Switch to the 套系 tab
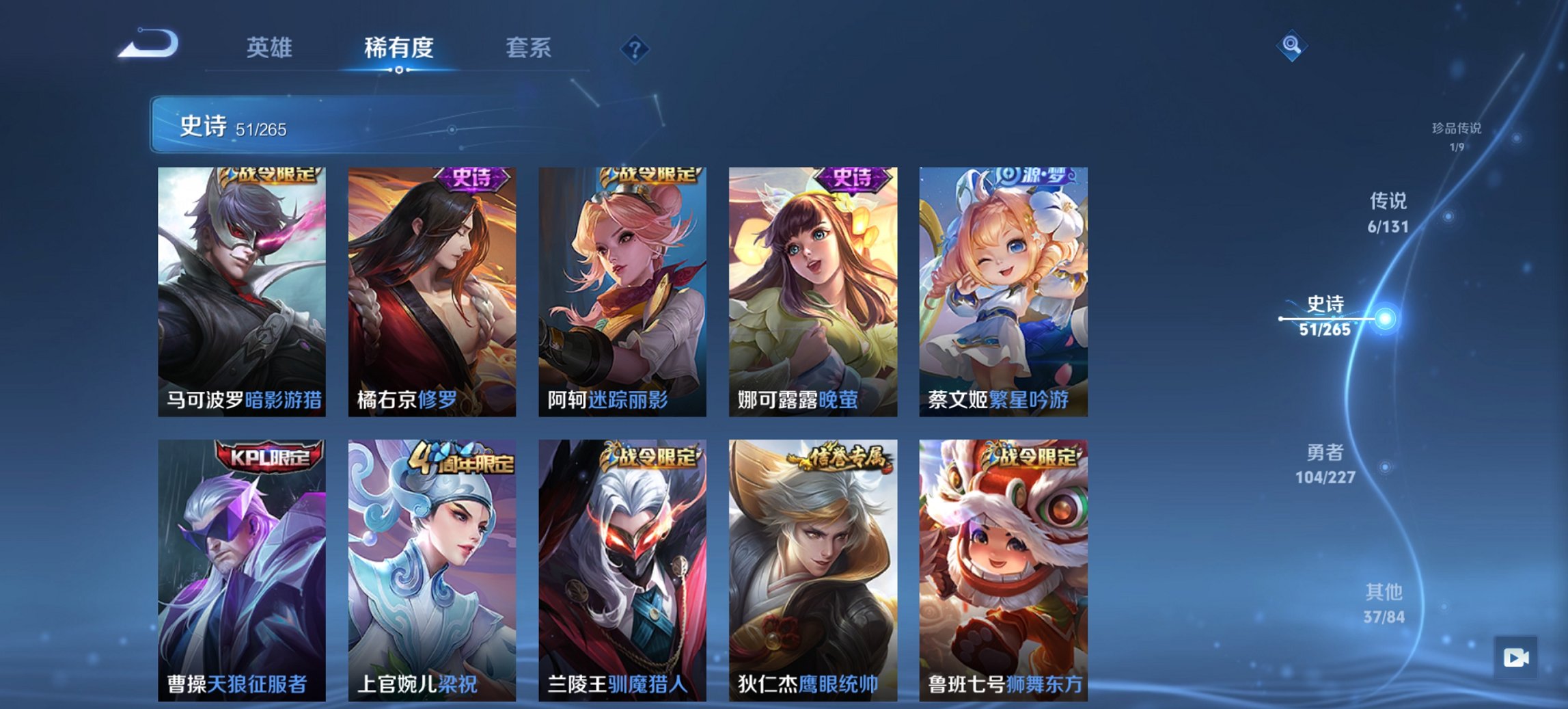This screenshot has width=1568, height=709. click(529, 48)
